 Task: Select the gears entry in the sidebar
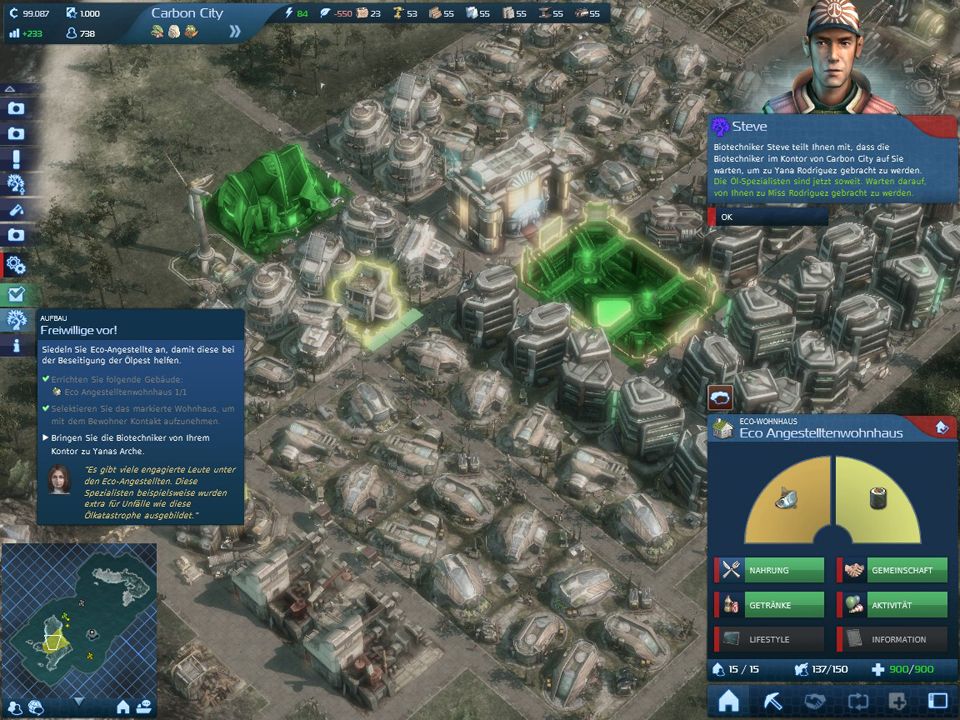coord(16,265)
